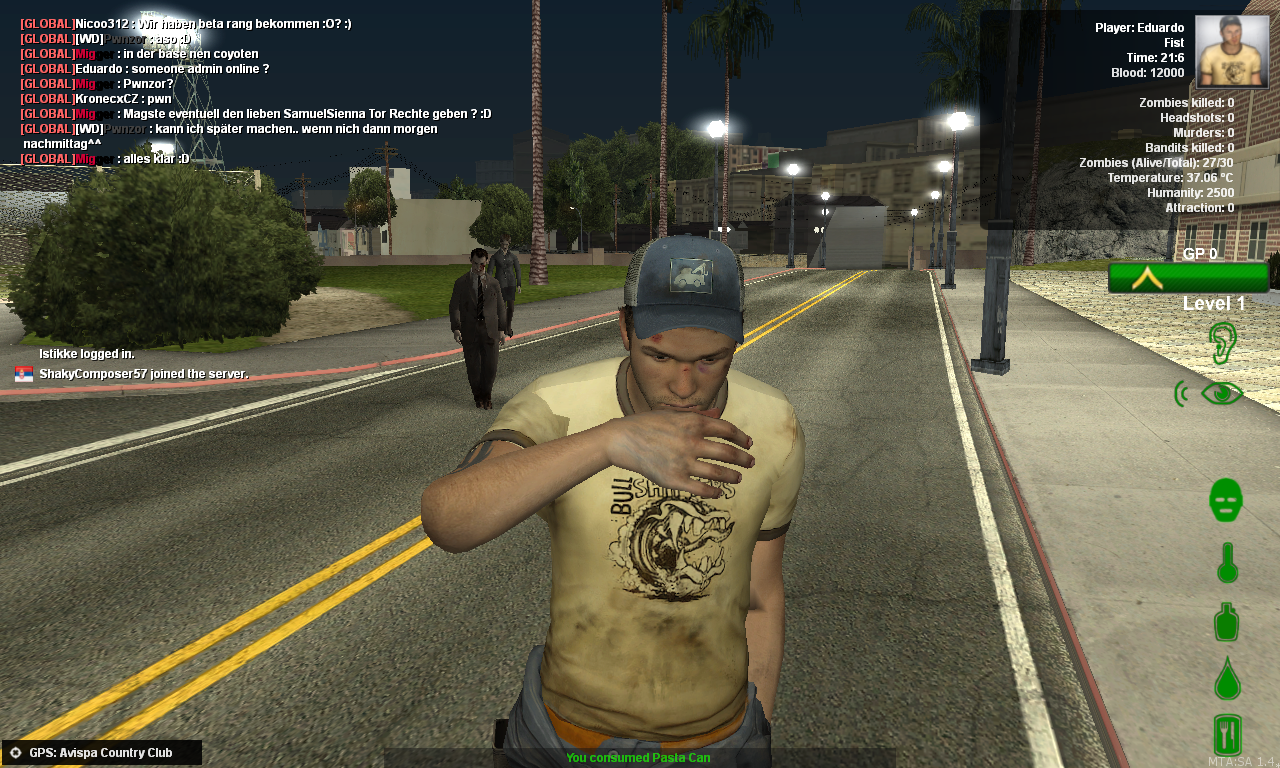Click the thermometer temperature icon

pos(1227,562)
